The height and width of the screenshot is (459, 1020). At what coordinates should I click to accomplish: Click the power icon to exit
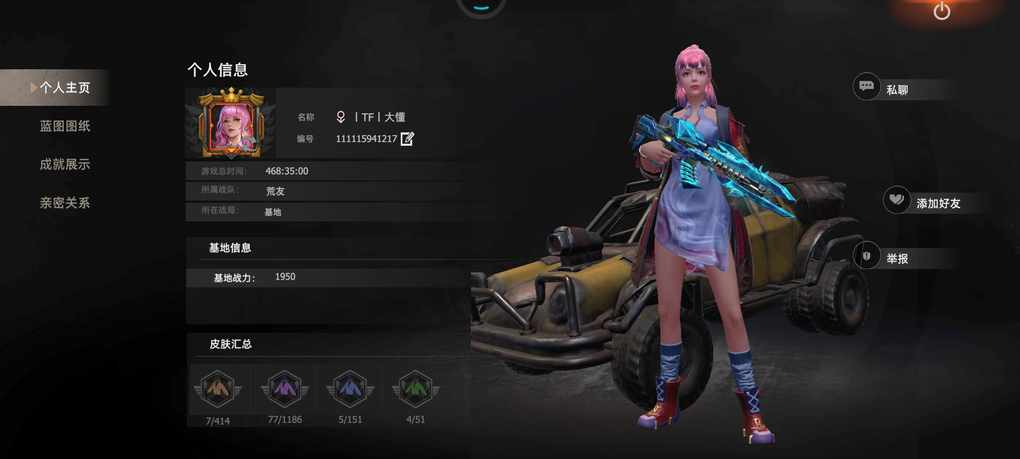pos(942,11)
